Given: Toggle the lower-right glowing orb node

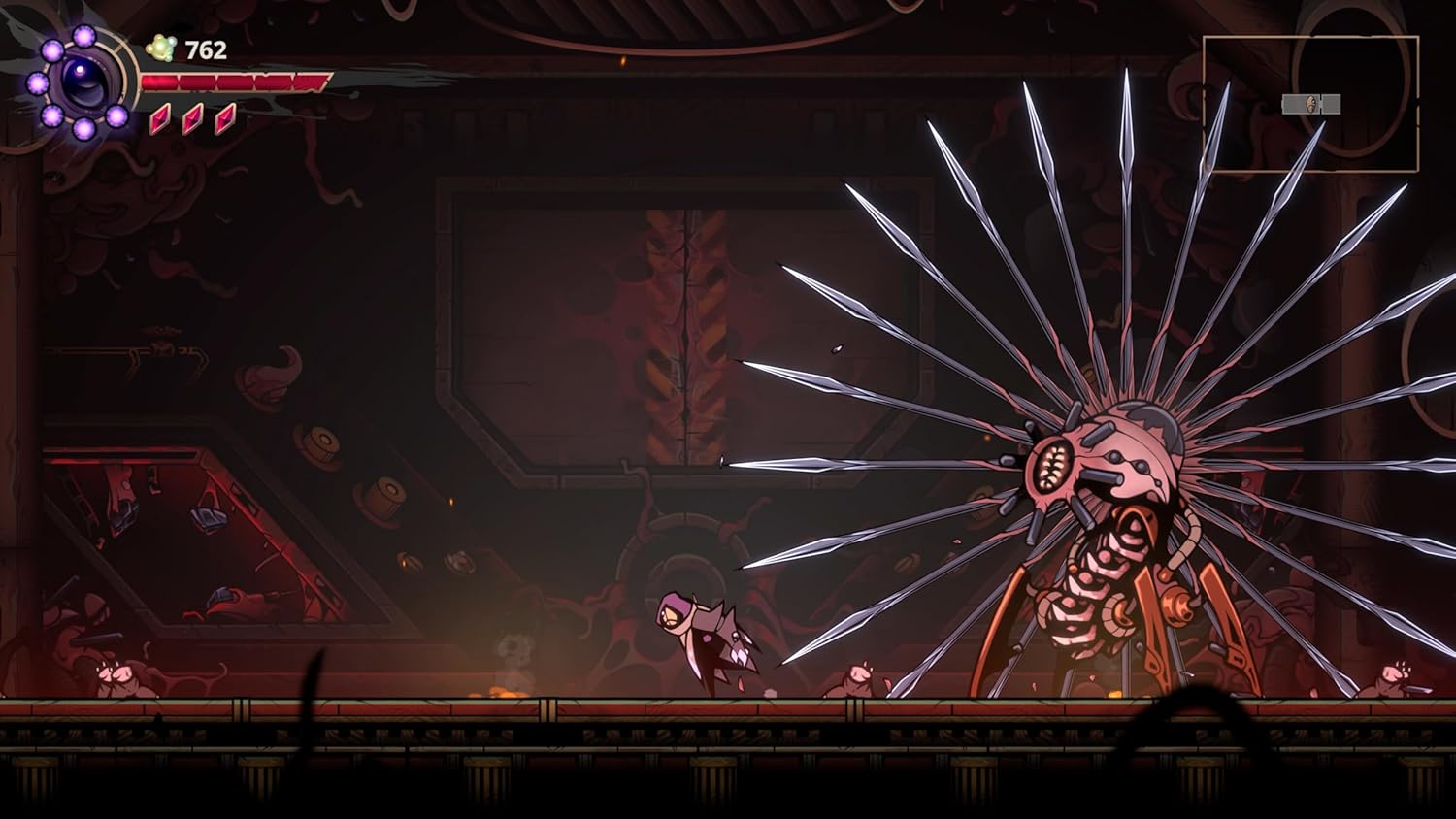Looking at the screenshot, I should pos(116,115).
